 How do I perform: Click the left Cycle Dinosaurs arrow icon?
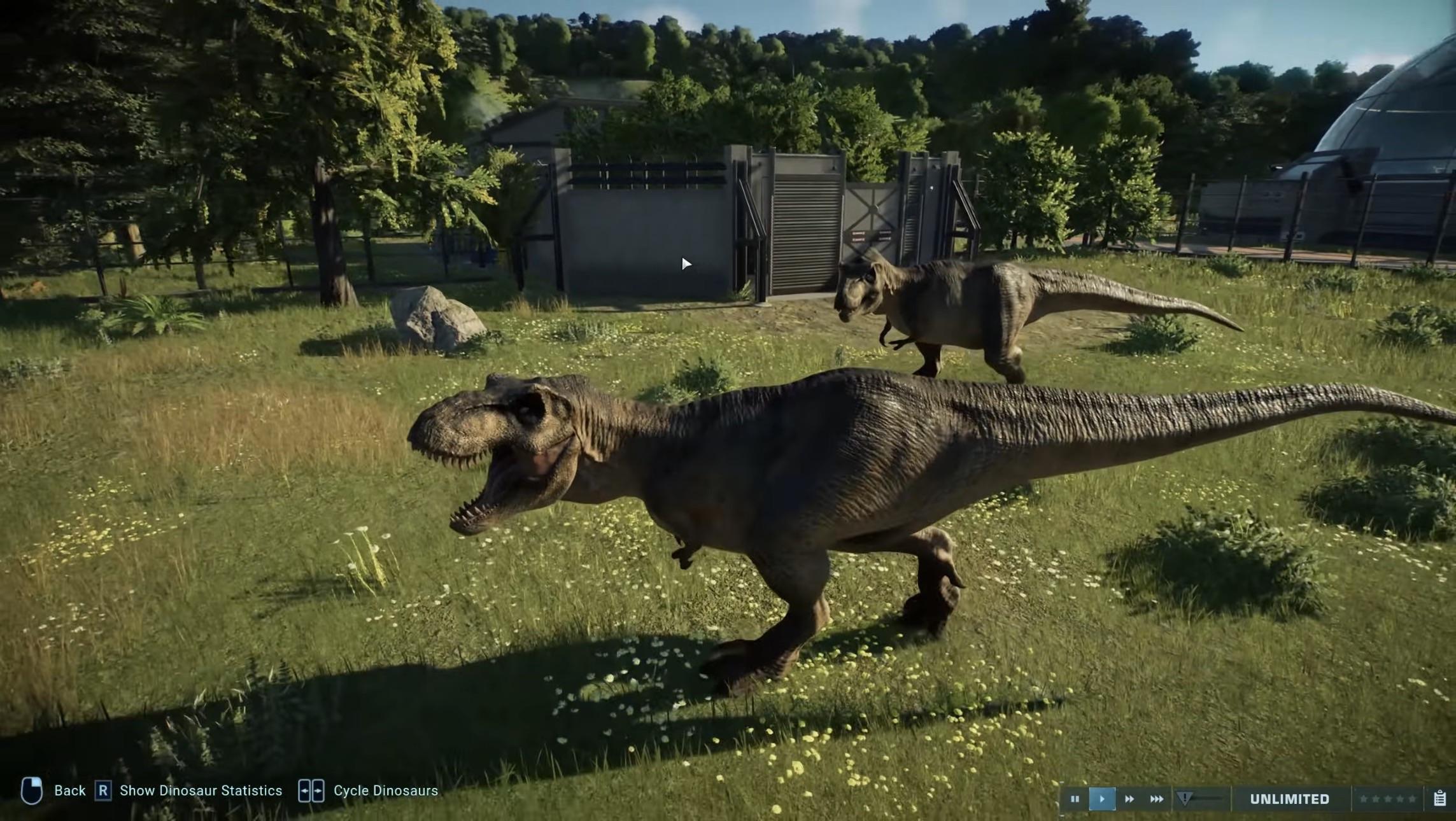coord(304,790)
